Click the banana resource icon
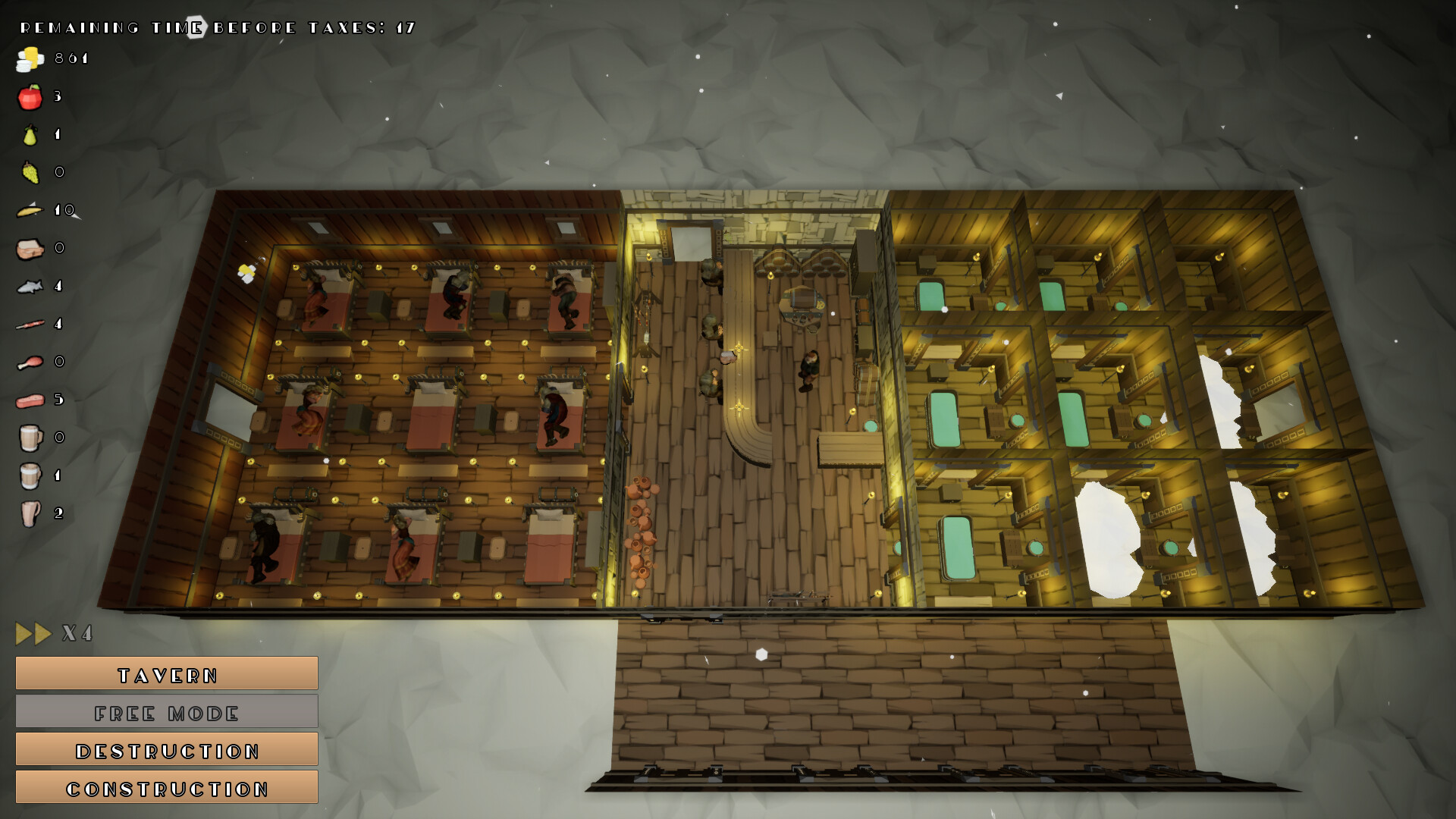 tap(29, 211)
